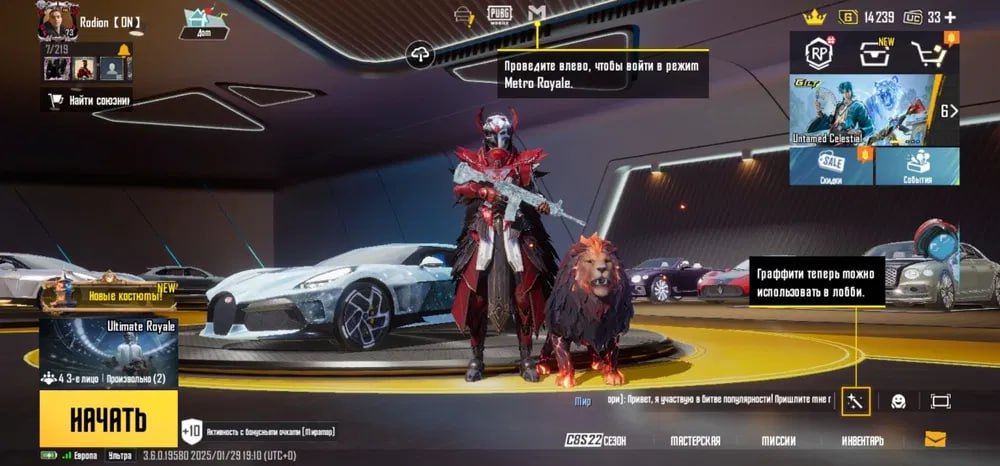The image size is (1000, 466).
Task: Open the shopping cart store
Action: [929, 56]
